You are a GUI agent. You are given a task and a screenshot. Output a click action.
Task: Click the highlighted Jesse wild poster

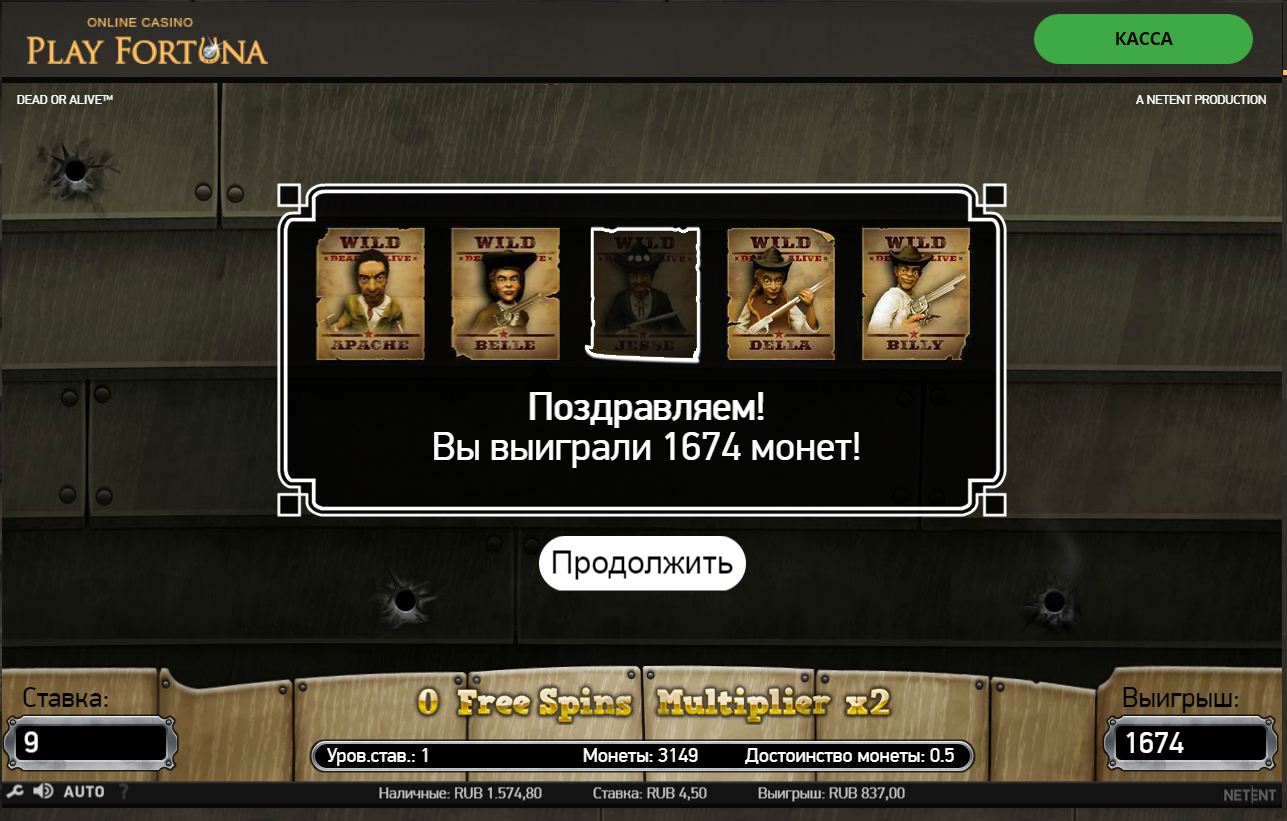[644, 293]
